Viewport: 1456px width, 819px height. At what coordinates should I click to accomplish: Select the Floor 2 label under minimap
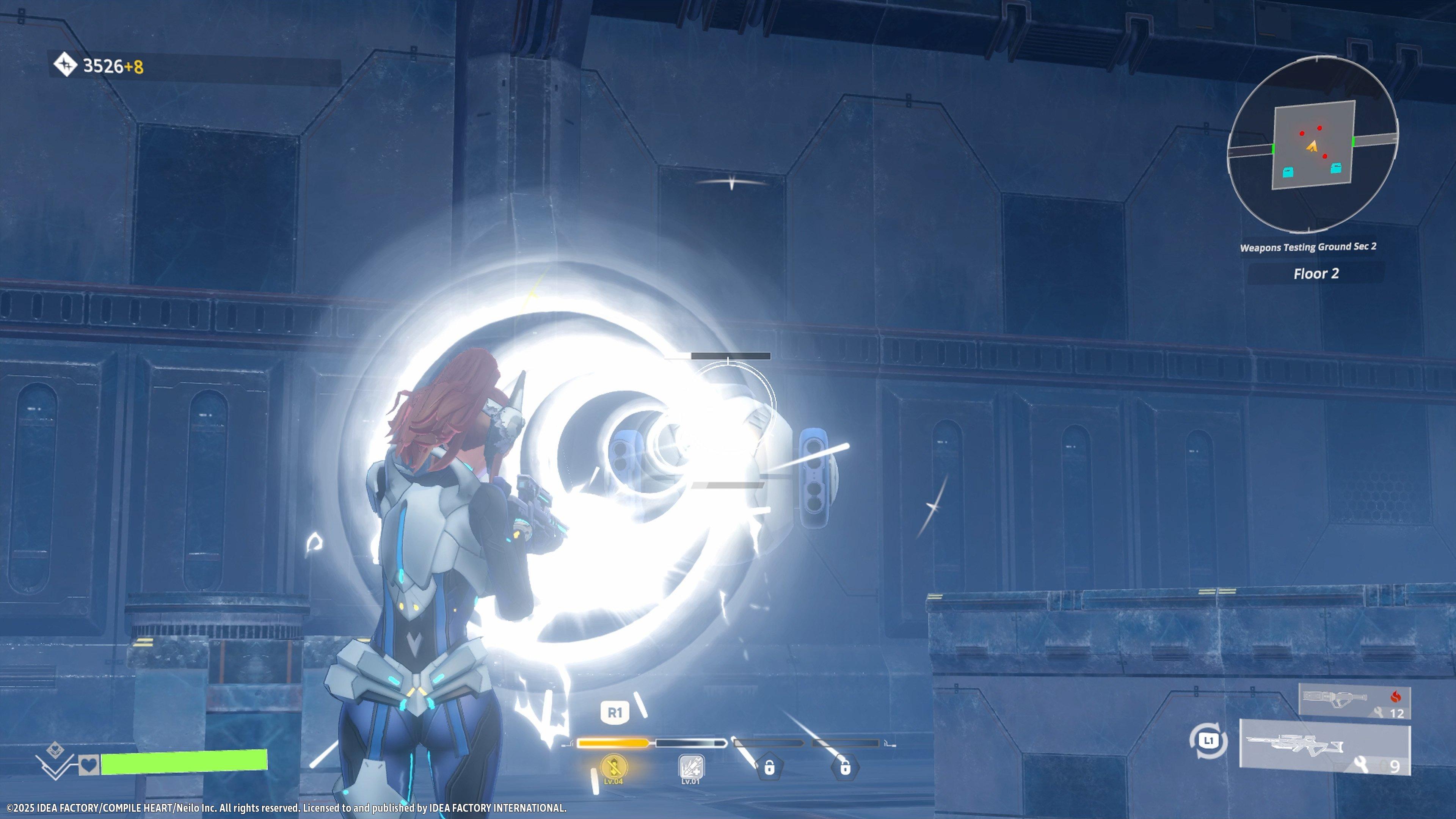(1316, 274)
